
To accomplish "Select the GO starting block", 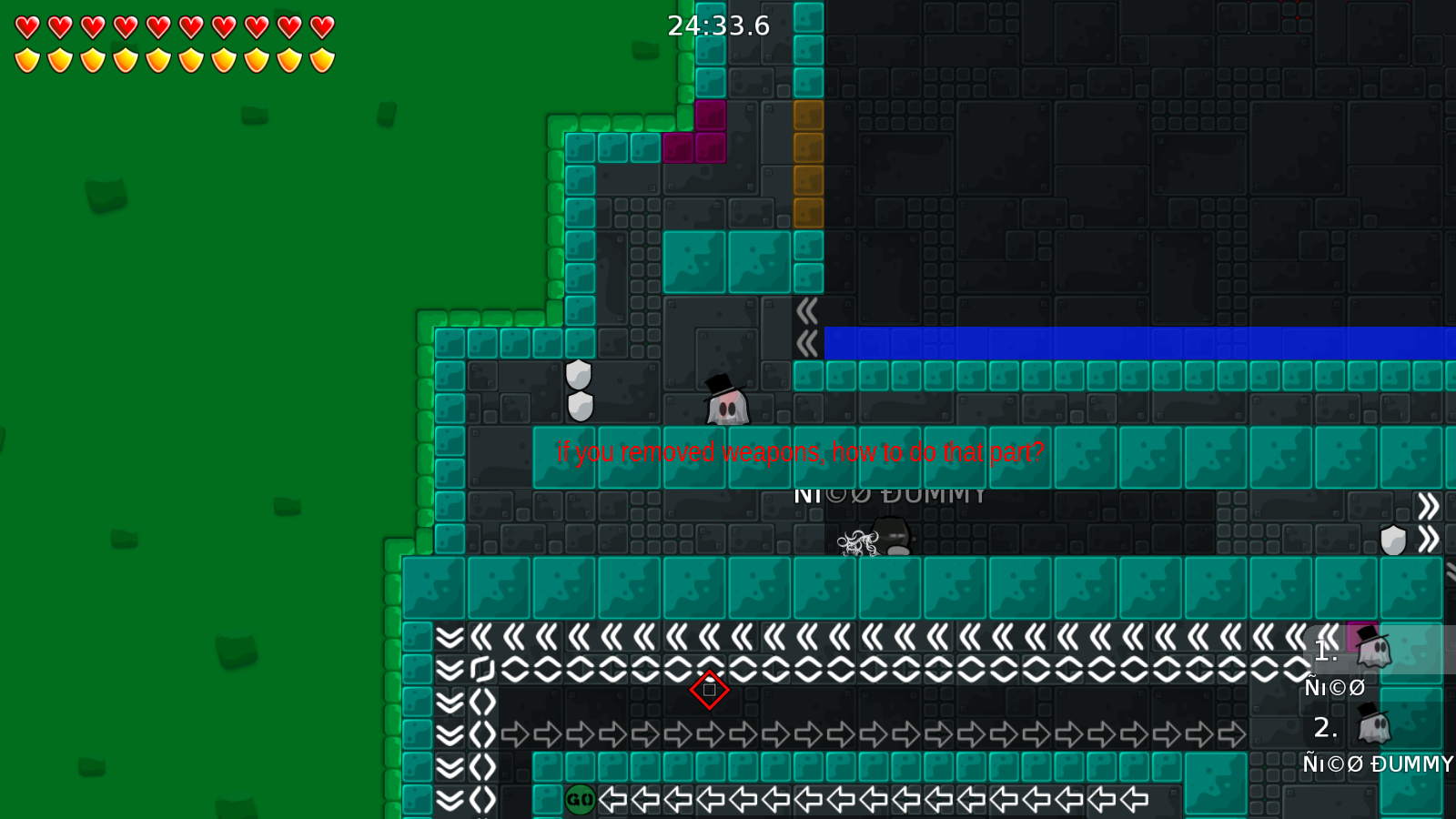I will [580, 801].
